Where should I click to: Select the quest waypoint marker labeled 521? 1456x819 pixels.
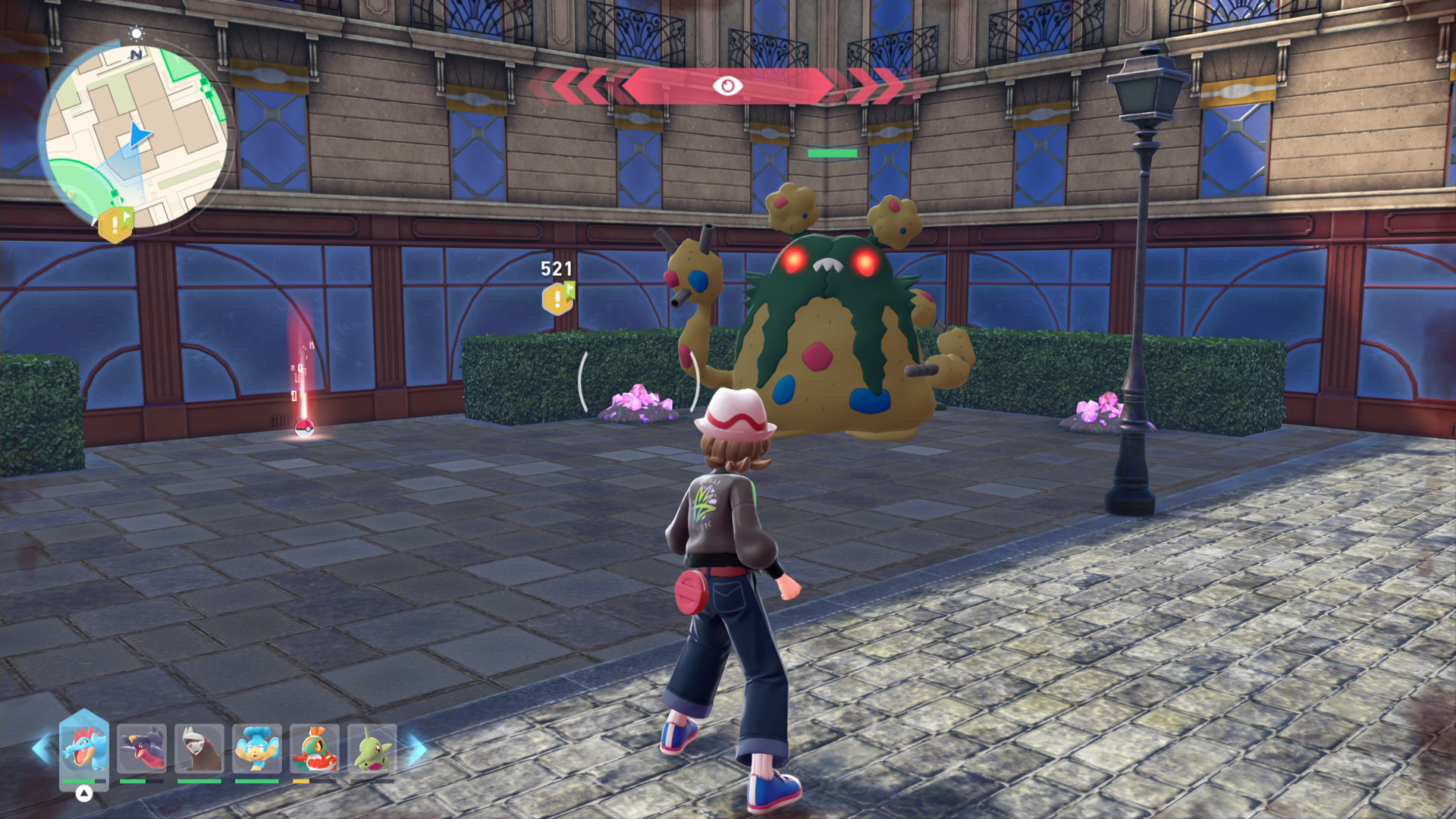[558, 298]
